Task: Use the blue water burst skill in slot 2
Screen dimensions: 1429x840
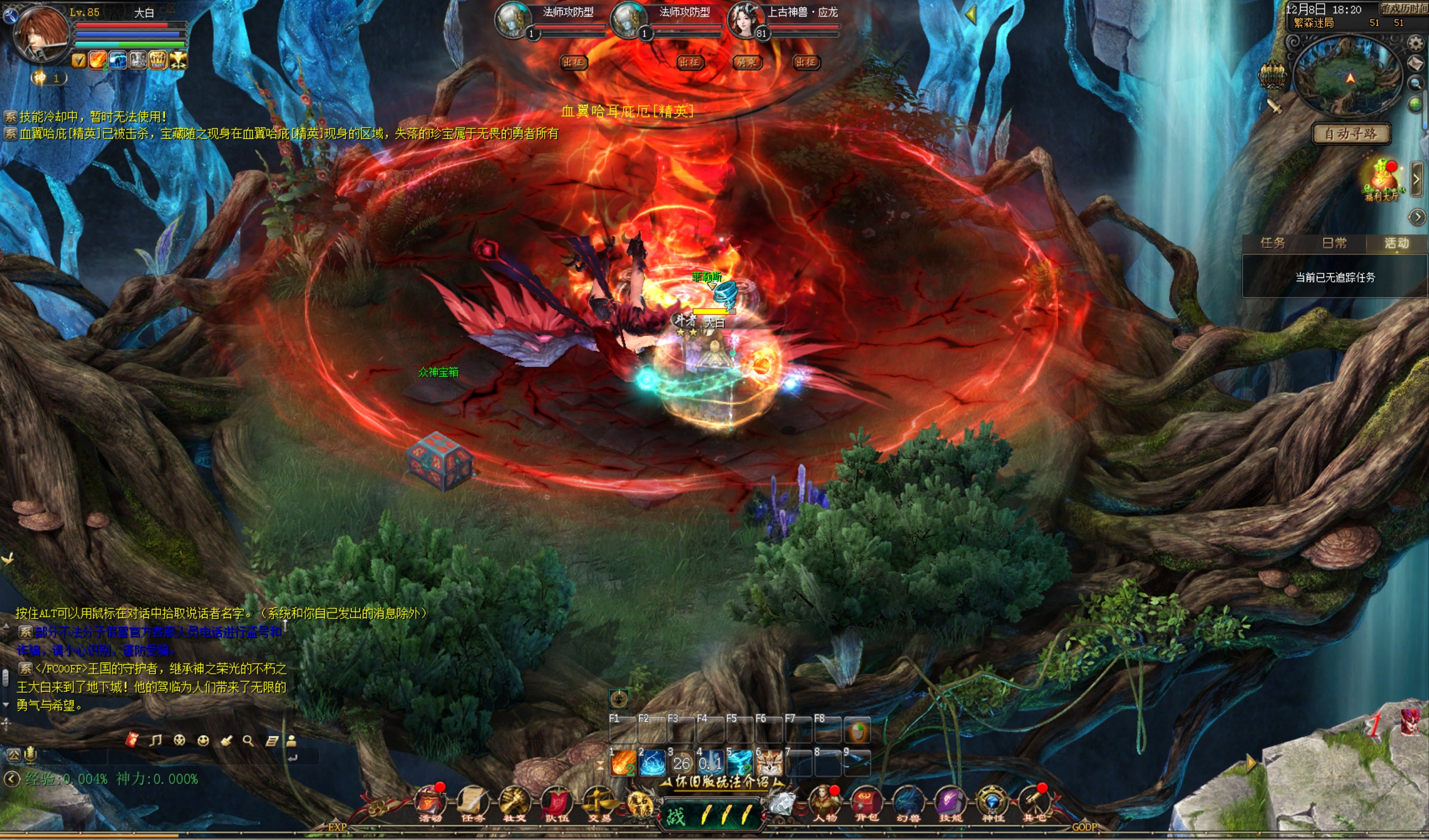Action: pyautogui.click(x=652, y=764)
